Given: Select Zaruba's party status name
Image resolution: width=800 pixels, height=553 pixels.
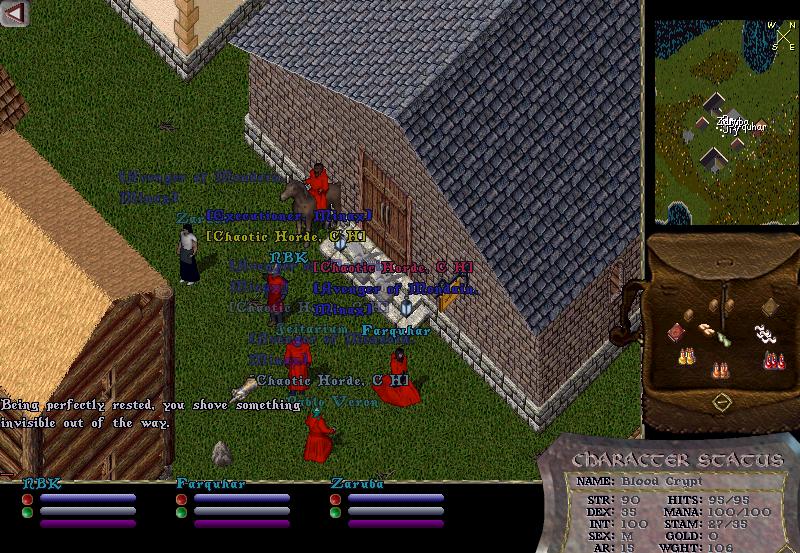Looking at the screenshot, I should point(353,484).
